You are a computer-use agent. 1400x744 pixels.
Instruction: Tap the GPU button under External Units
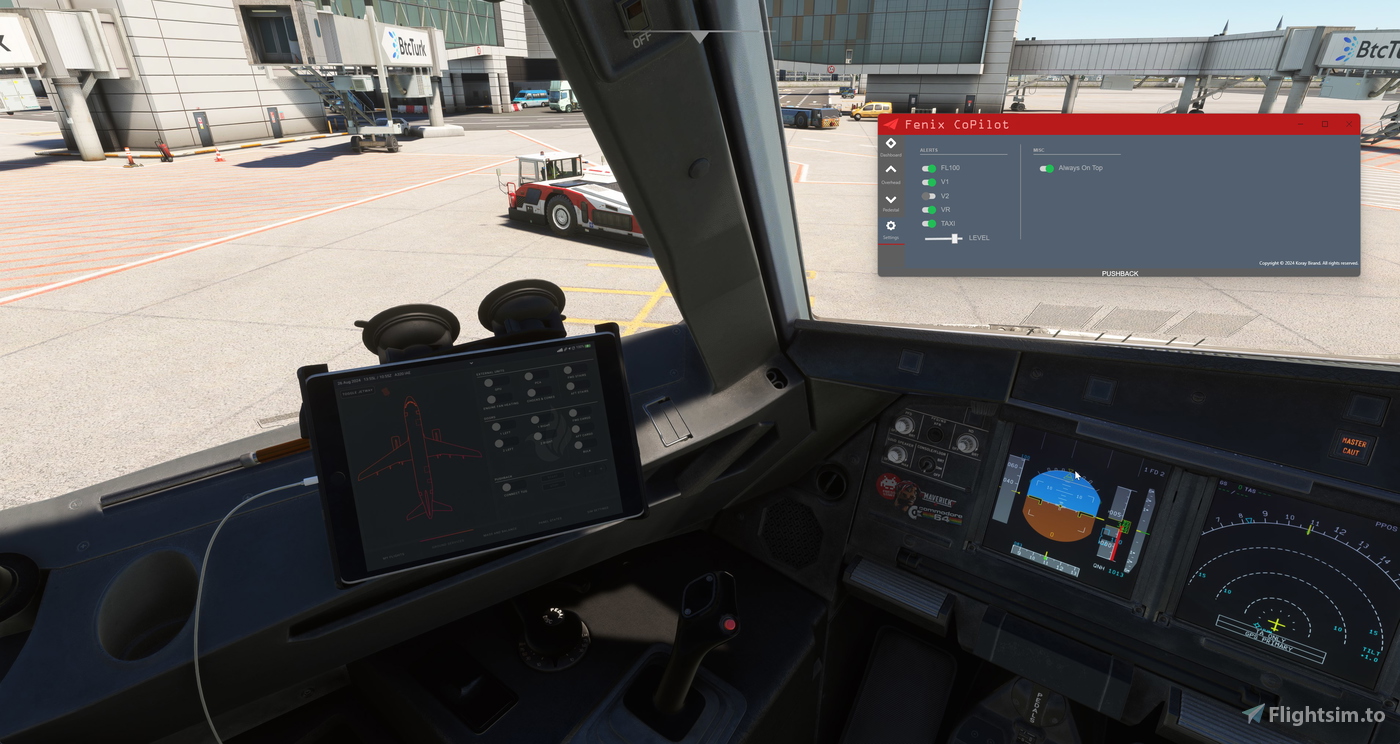pyautogui.click(x=489, y=382)
